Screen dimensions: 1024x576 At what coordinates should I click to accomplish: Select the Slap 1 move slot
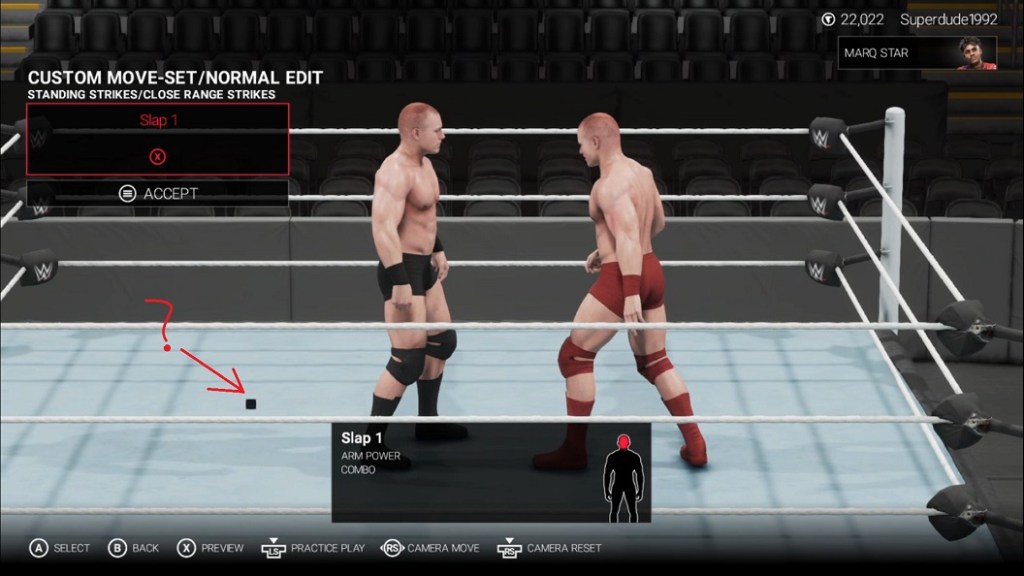(x=158, y=138)
